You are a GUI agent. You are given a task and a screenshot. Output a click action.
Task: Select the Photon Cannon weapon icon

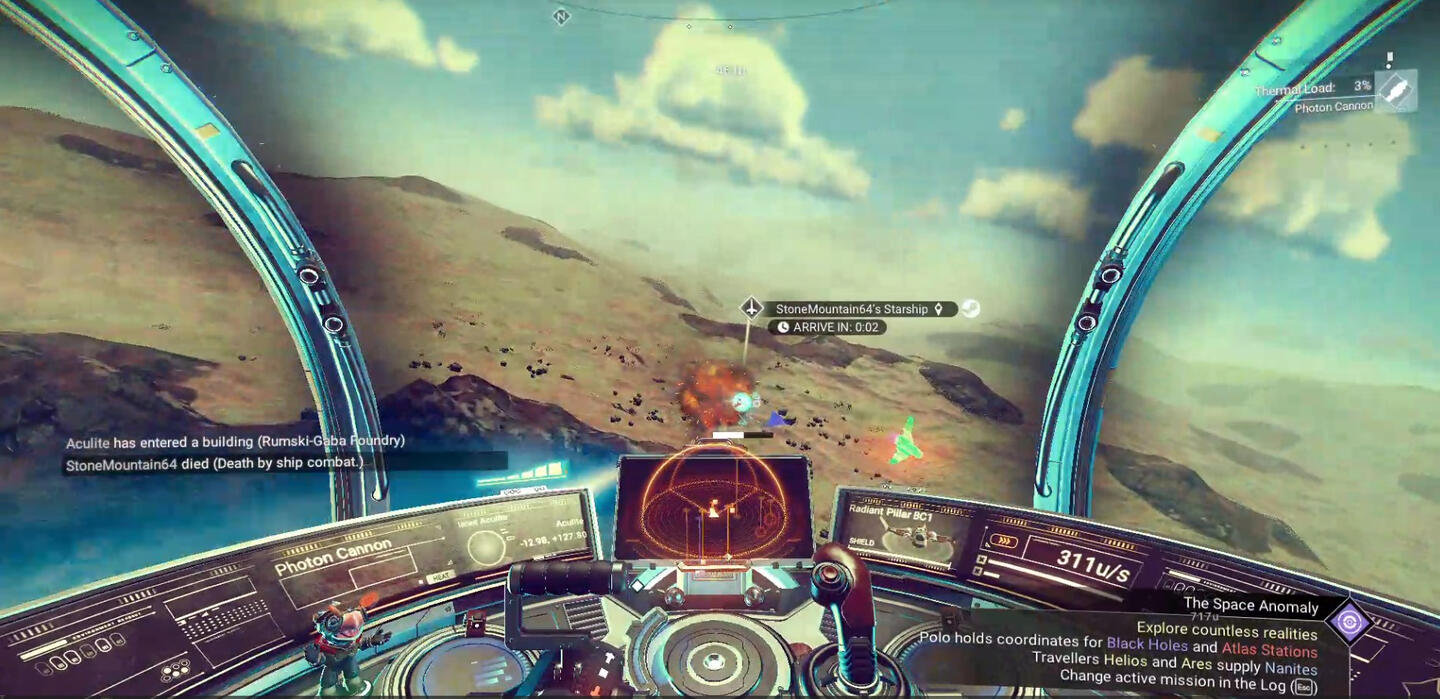pos(1396,92)
